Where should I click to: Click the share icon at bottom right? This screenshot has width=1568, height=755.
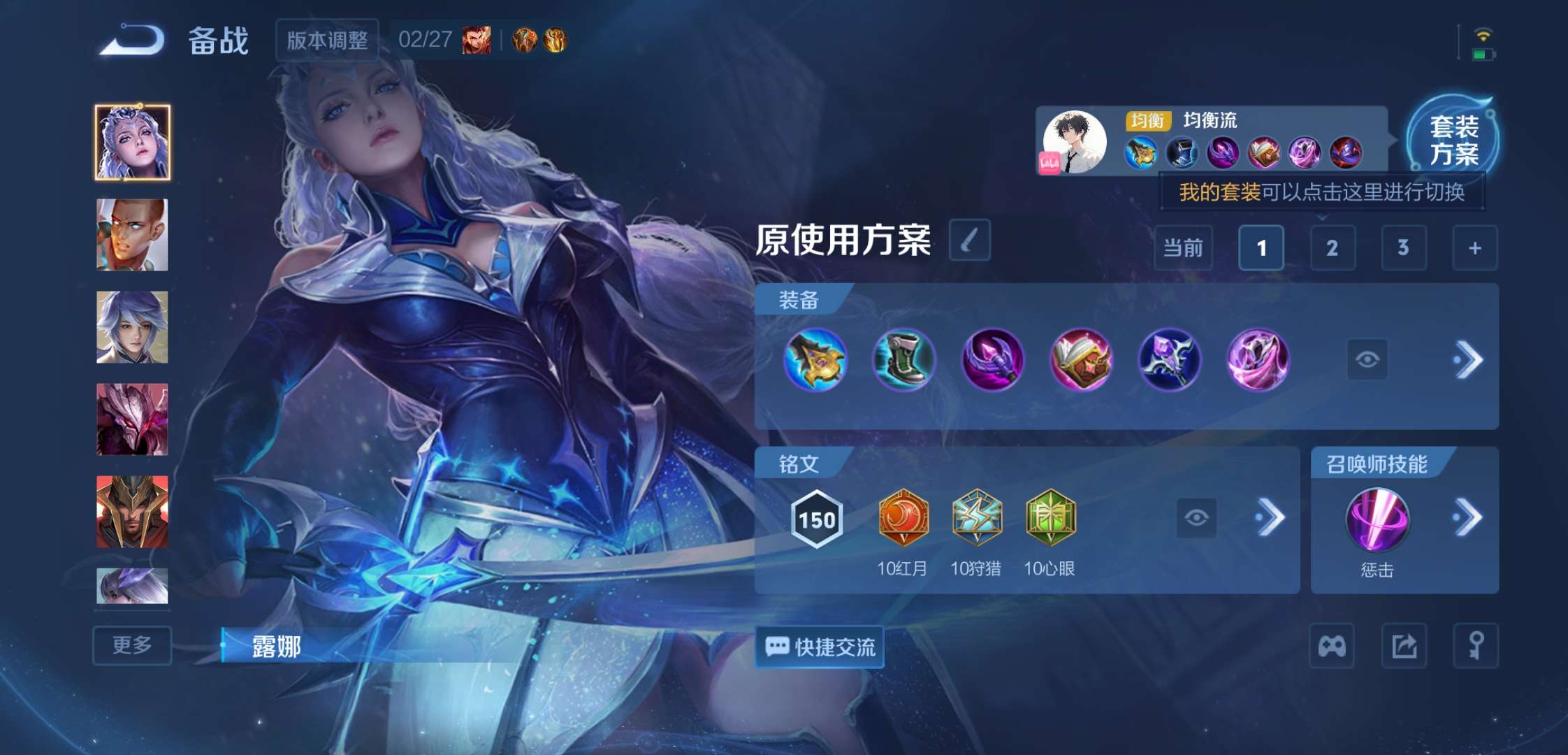1404,645
